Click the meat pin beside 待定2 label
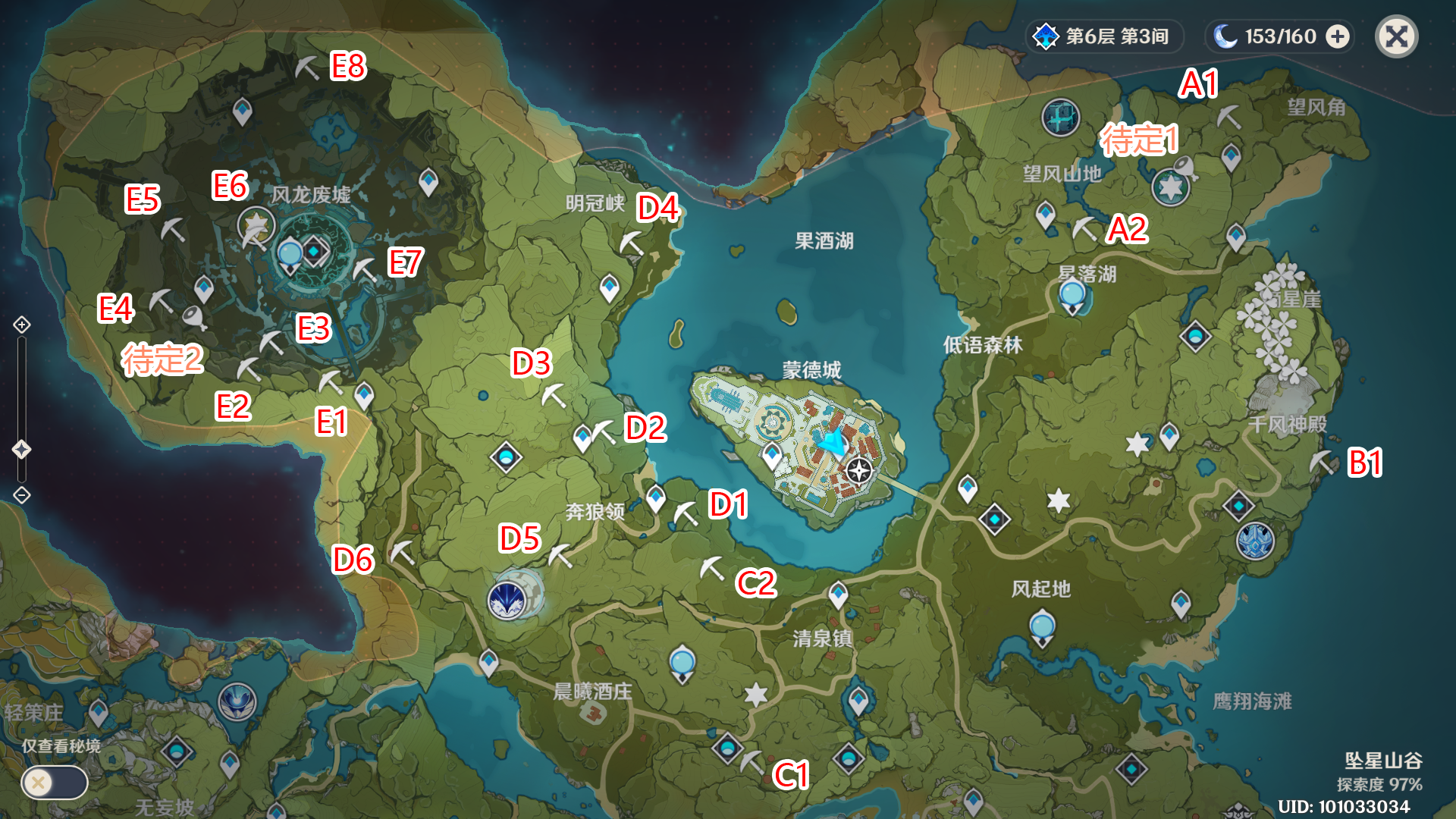Viewport: 1456px width, 819px height. pos(193,316)
